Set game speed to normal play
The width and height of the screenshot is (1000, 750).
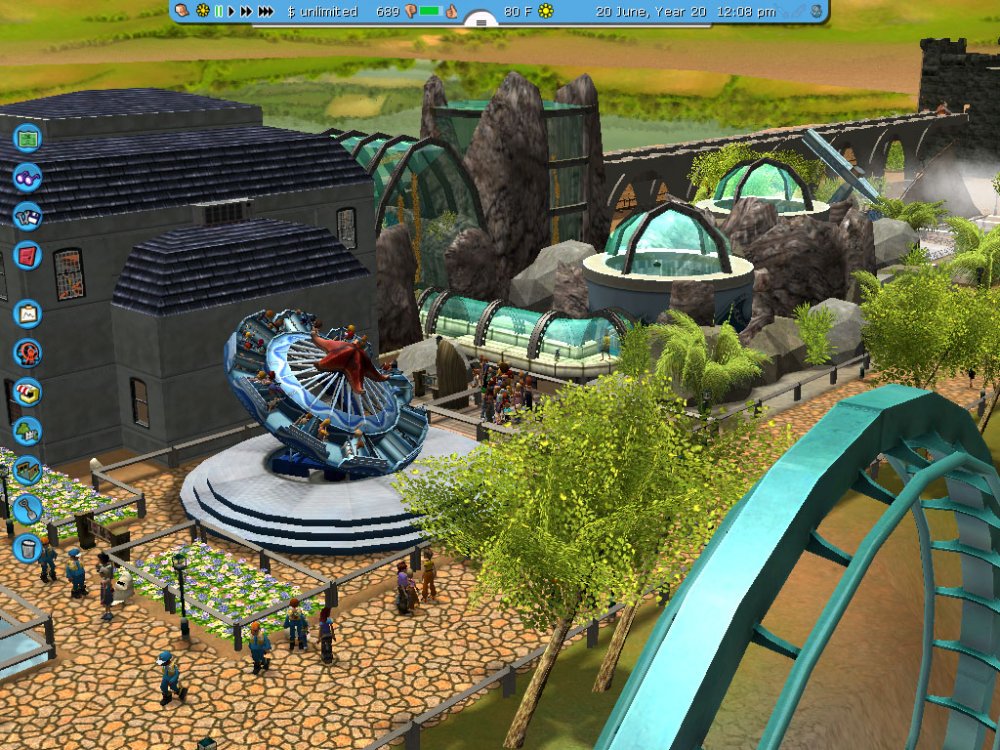click(x=232, y=11)
